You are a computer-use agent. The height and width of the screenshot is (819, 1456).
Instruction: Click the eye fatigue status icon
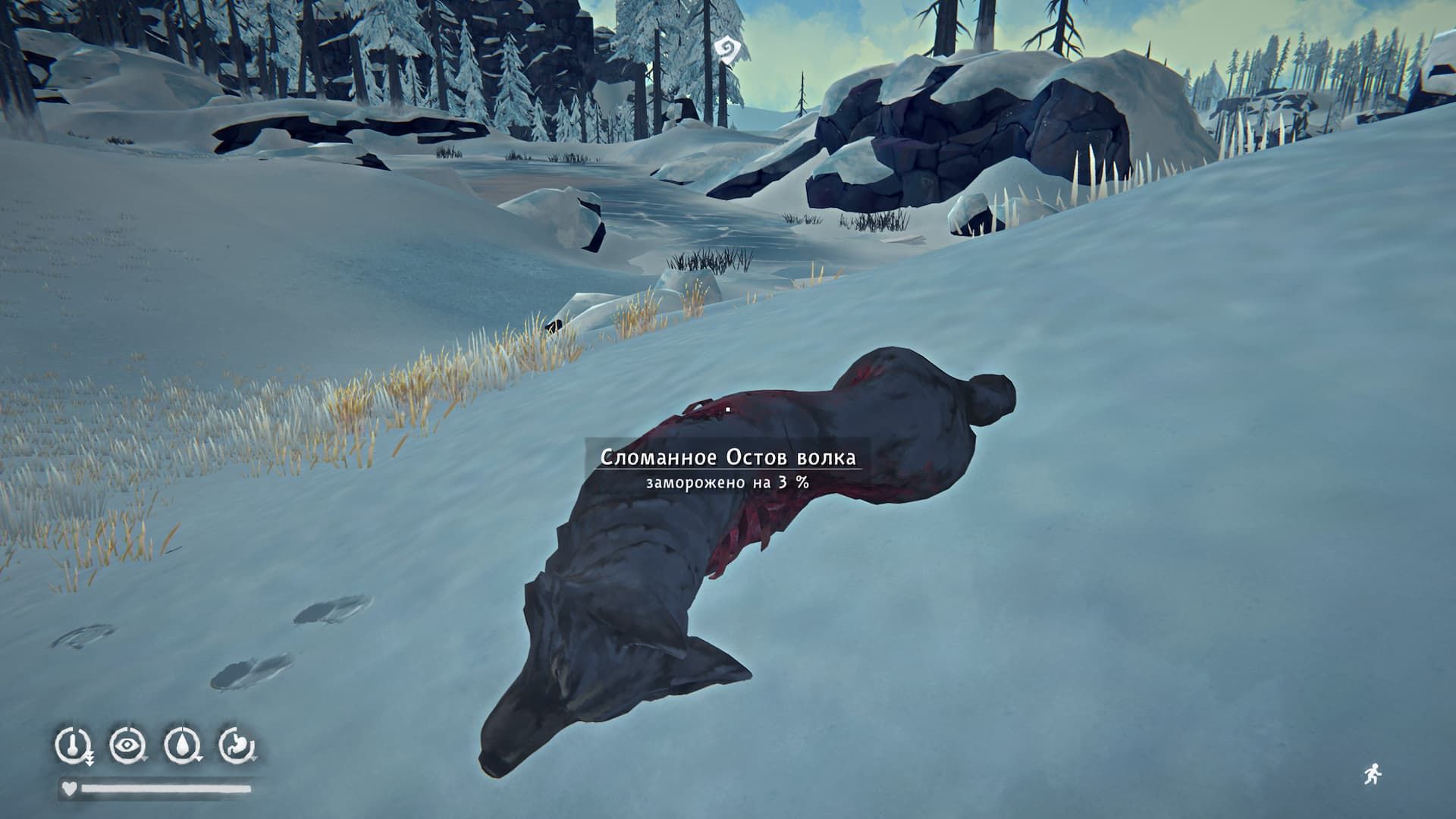[127, 744]
